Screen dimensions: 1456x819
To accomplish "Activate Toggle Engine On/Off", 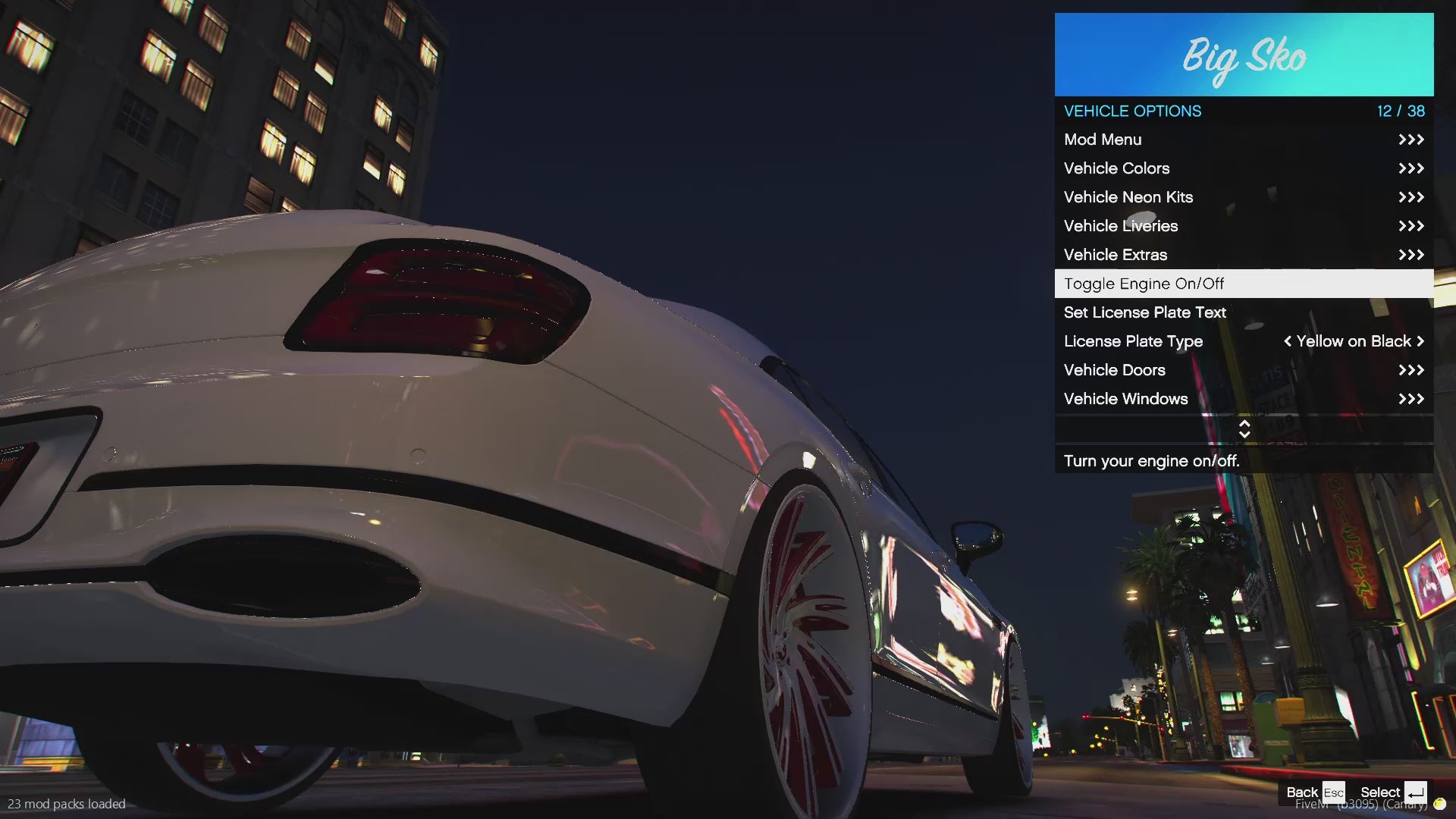I will click(x=1244, y=284).
